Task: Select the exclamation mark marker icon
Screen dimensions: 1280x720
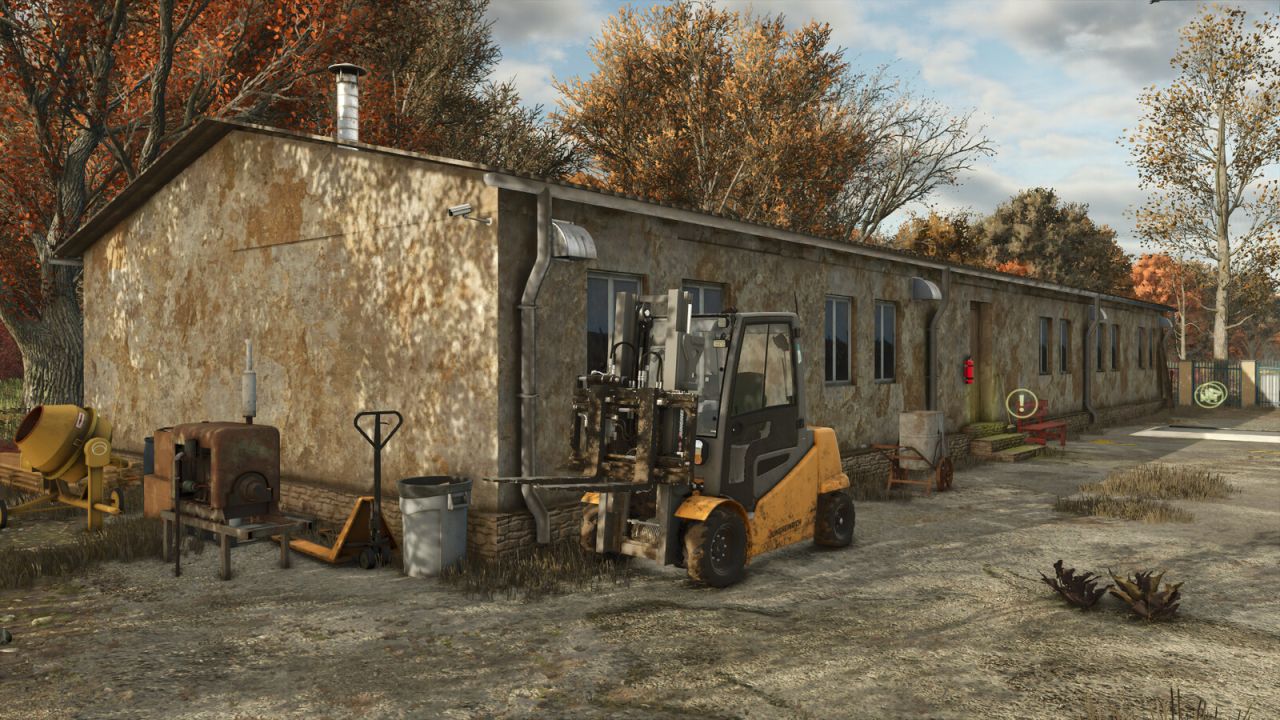Action: pos(1021,404)
